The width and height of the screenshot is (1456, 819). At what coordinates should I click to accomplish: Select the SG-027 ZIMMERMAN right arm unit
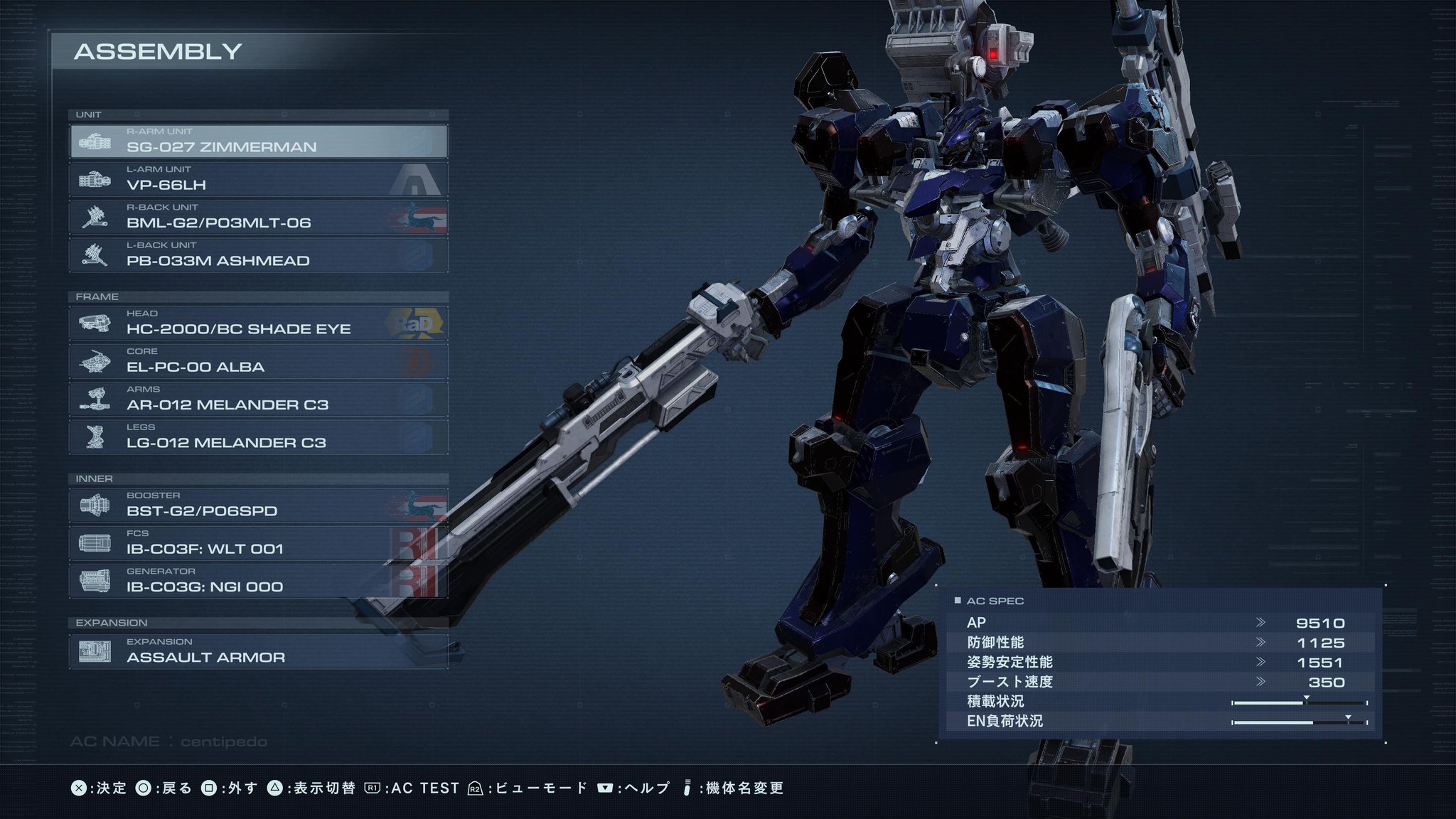coord(258,141)
